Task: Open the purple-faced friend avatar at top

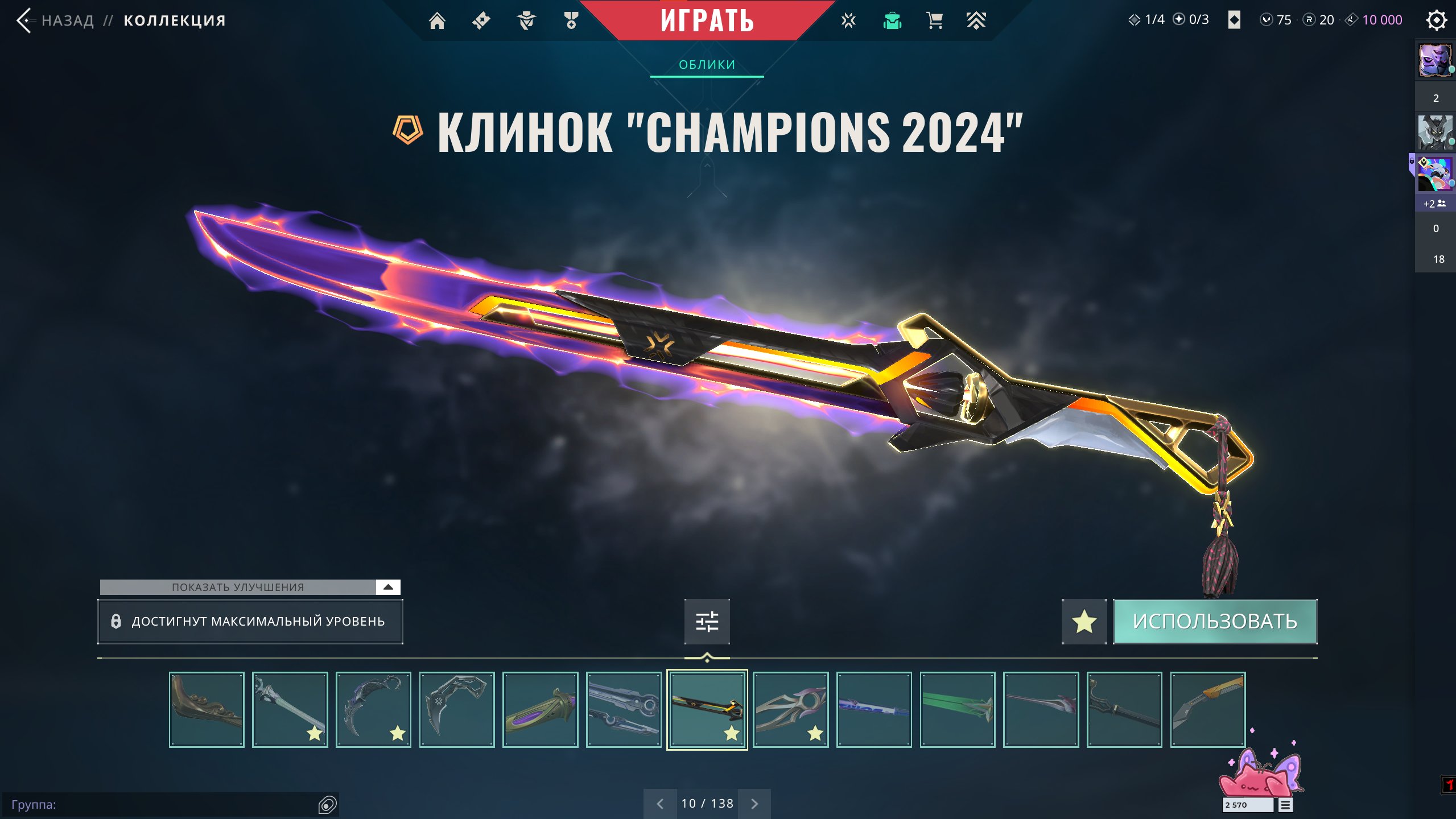Action: (1434, 60)
